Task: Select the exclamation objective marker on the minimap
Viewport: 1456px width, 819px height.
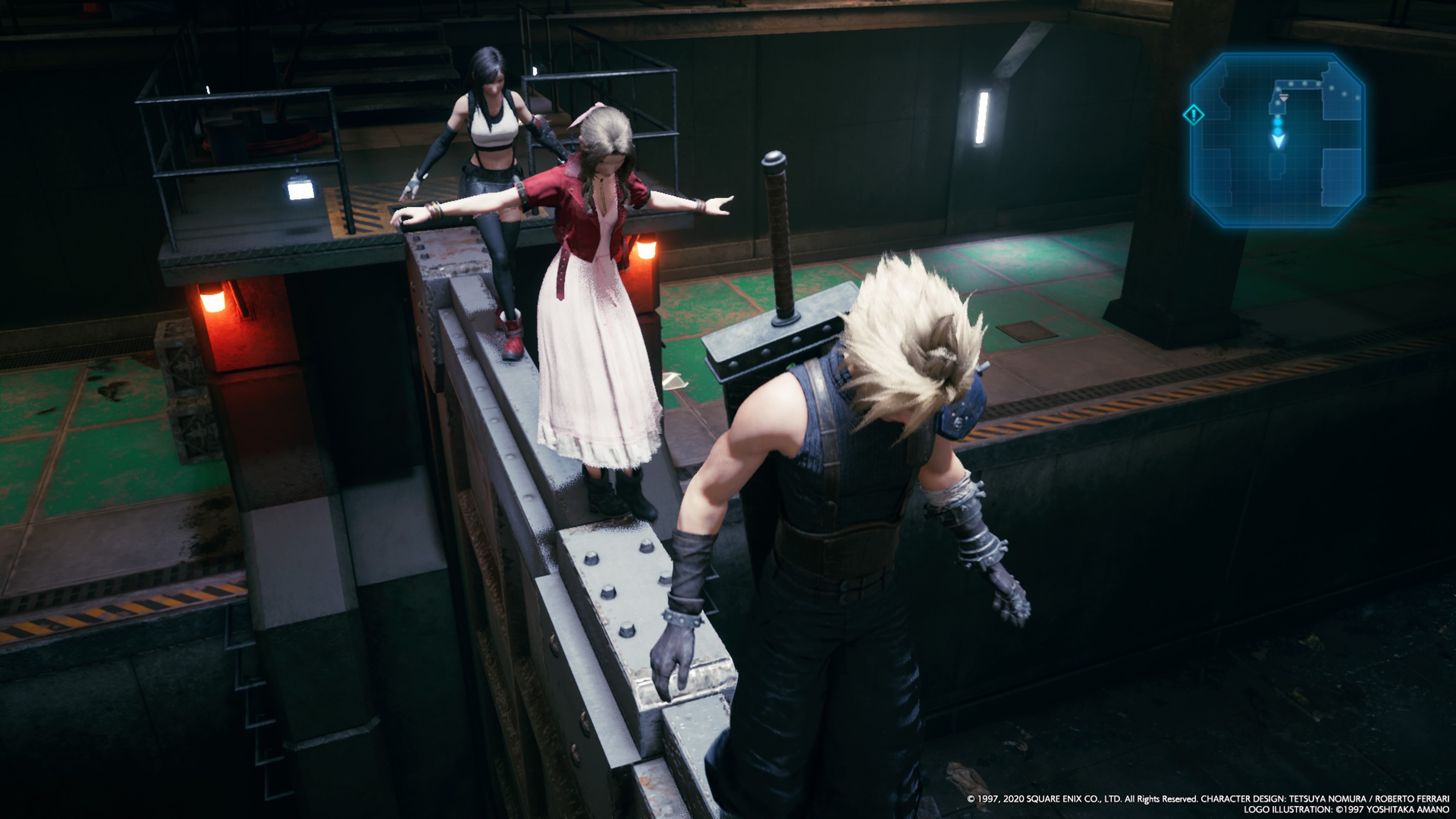Action: pyautogui.click(x=1194, y=115)
